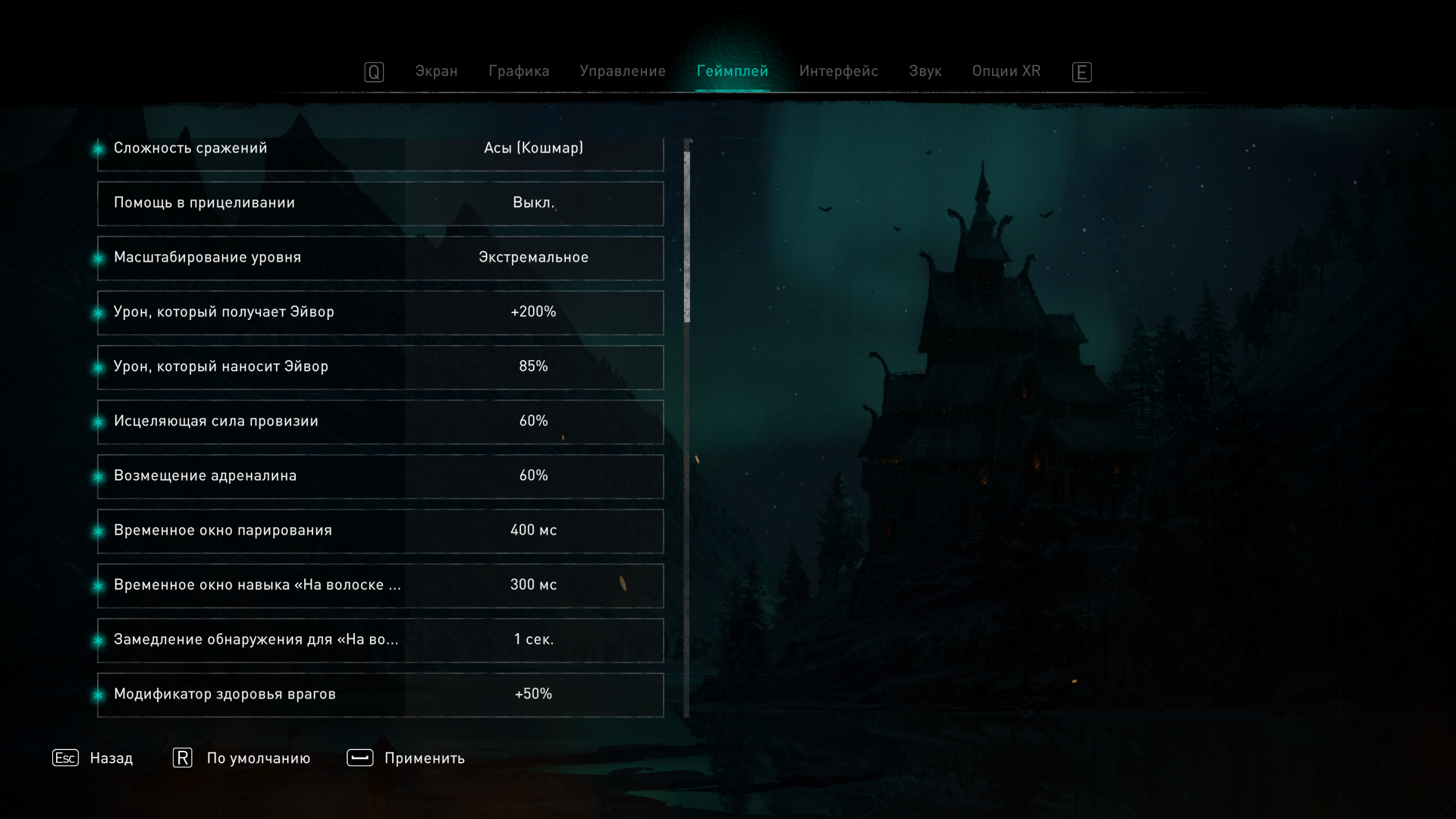1456x819 pixels.
Task: Select the Возмещение адреналина row
Action: (x=381, y=476)
